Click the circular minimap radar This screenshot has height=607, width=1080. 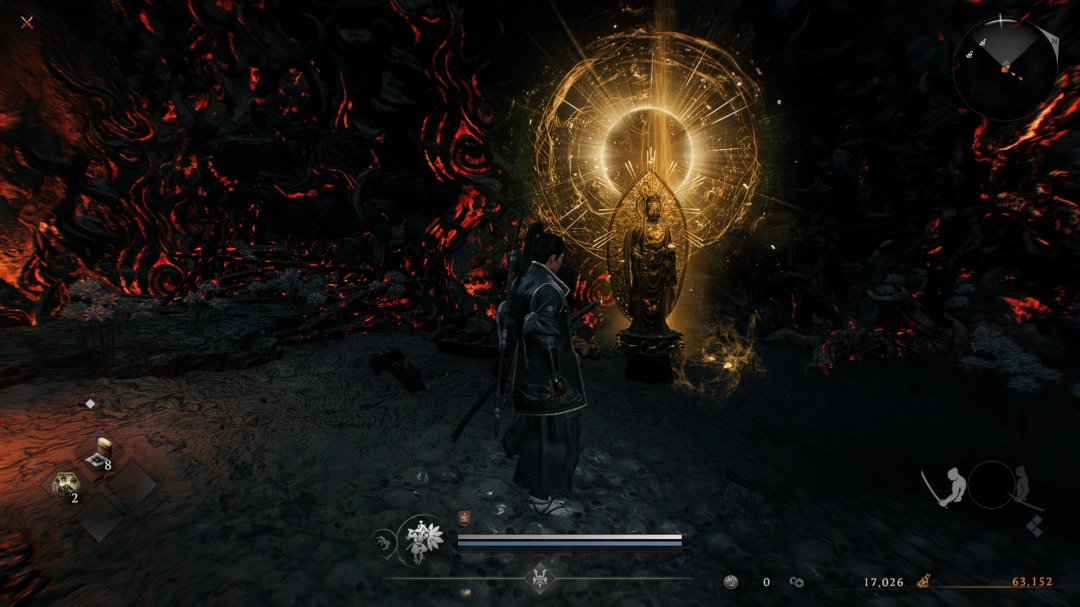pyautogui.click(x=1004, y=69)
